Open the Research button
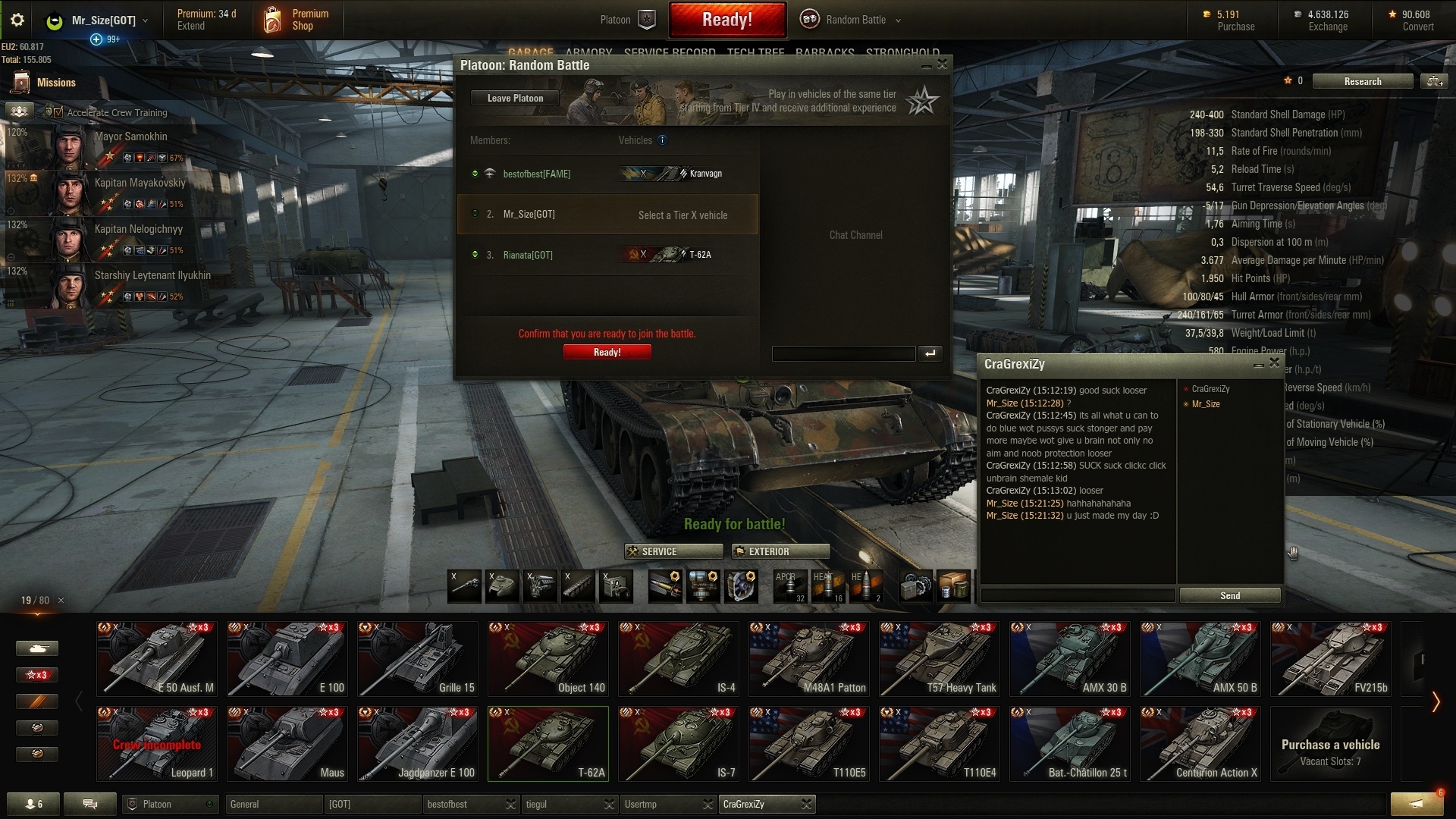 point(1362,81)
